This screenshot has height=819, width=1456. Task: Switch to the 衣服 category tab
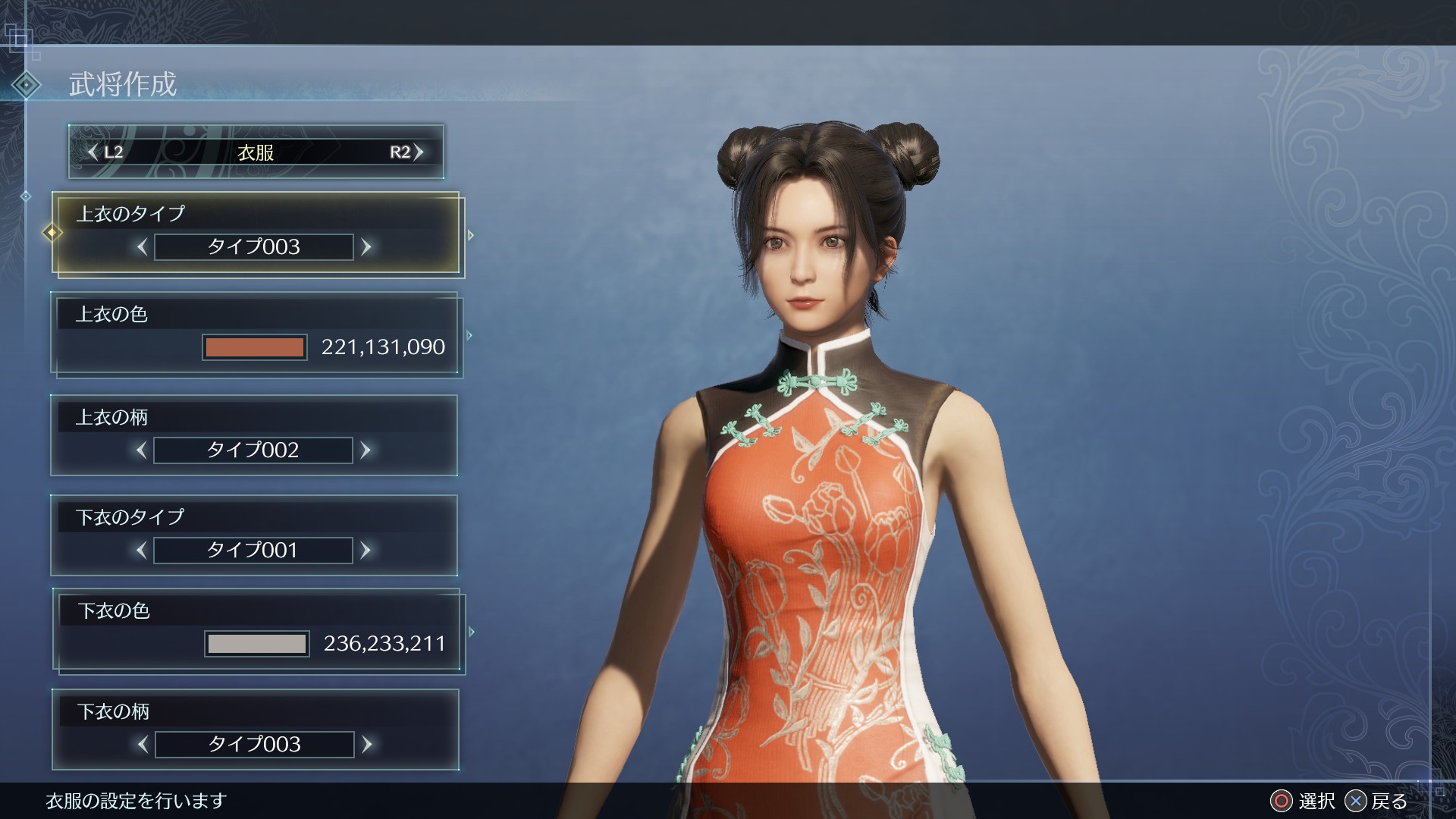tap(254, 152)
